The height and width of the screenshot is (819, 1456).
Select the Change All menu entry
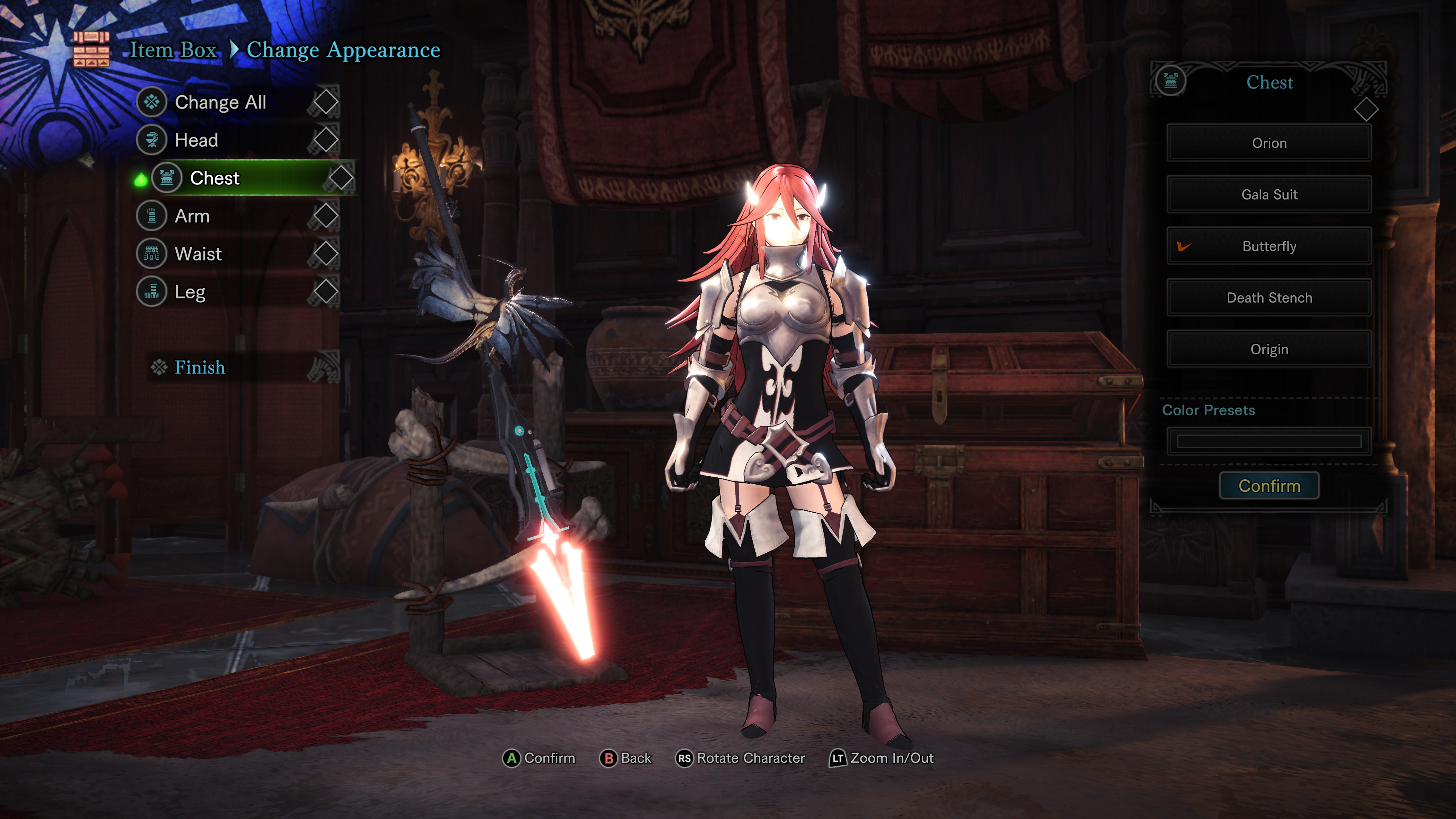click(220, 102)
